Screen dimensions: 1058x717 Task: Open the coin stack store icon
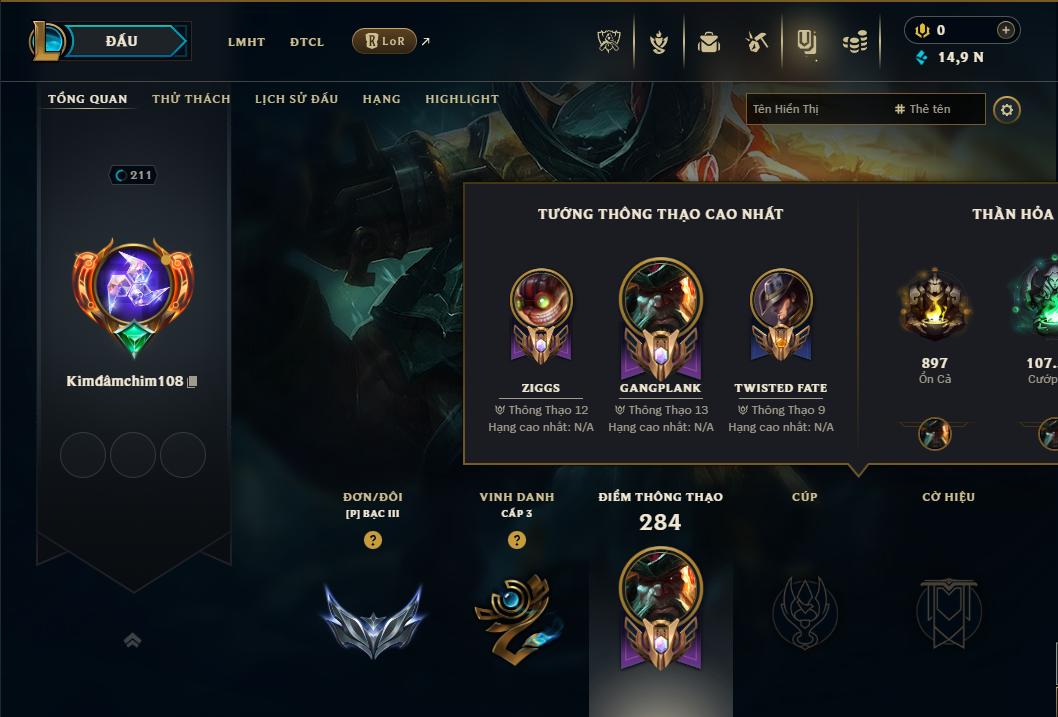tap(854, 42)
